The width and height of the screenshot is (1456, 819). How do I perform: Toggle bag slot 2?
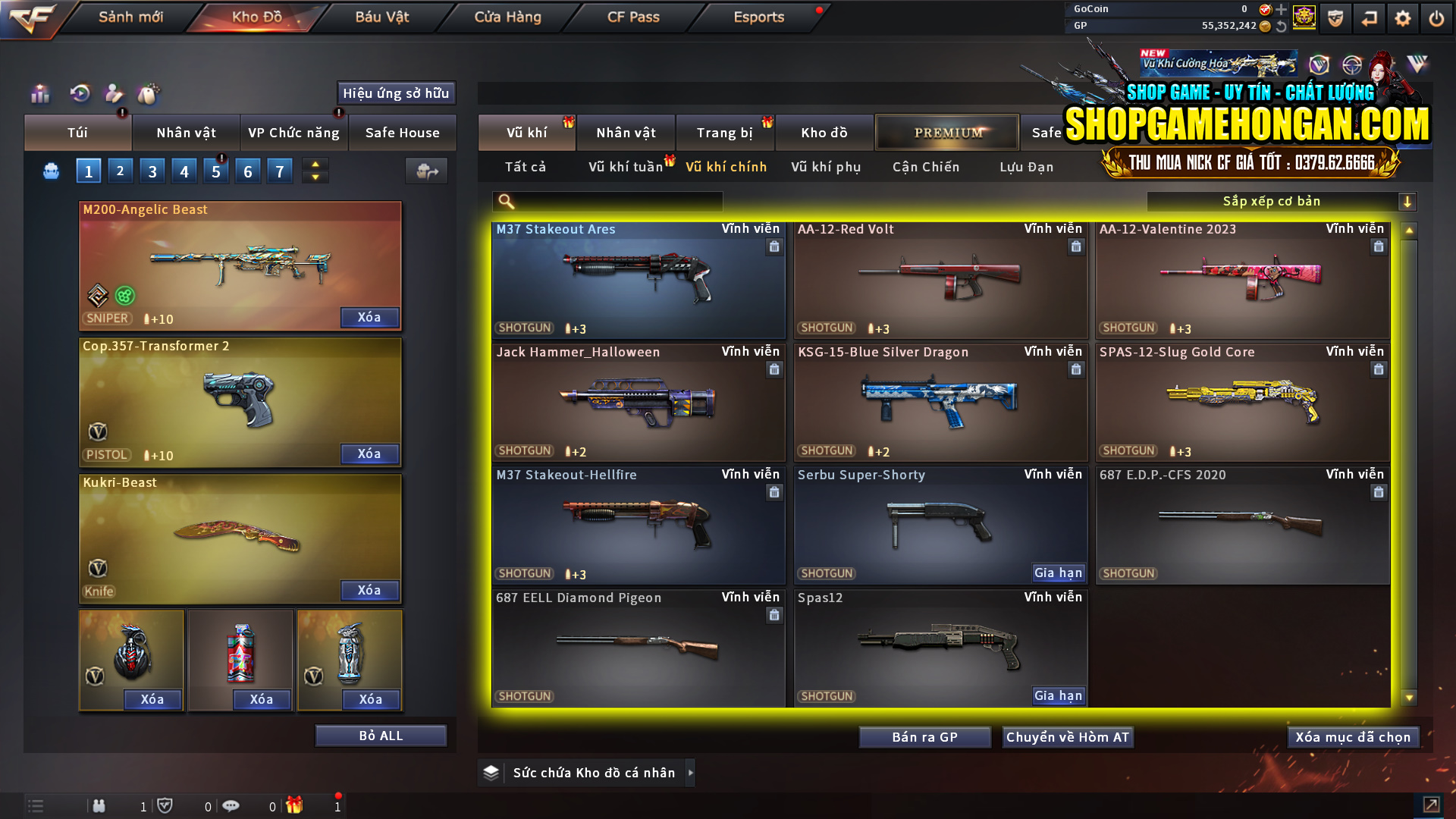click(x=120, y=171)
